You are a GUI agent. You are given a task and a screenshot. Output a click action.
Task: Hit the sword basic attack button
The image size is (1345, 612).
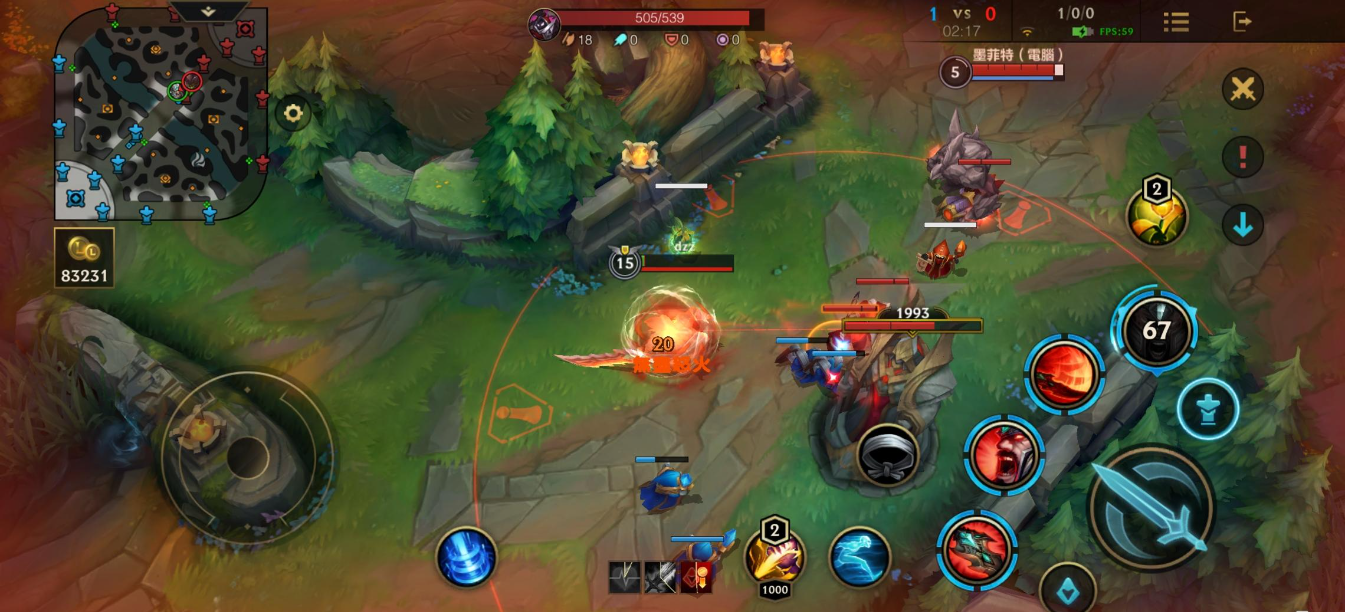click(x=1152, y=506)
